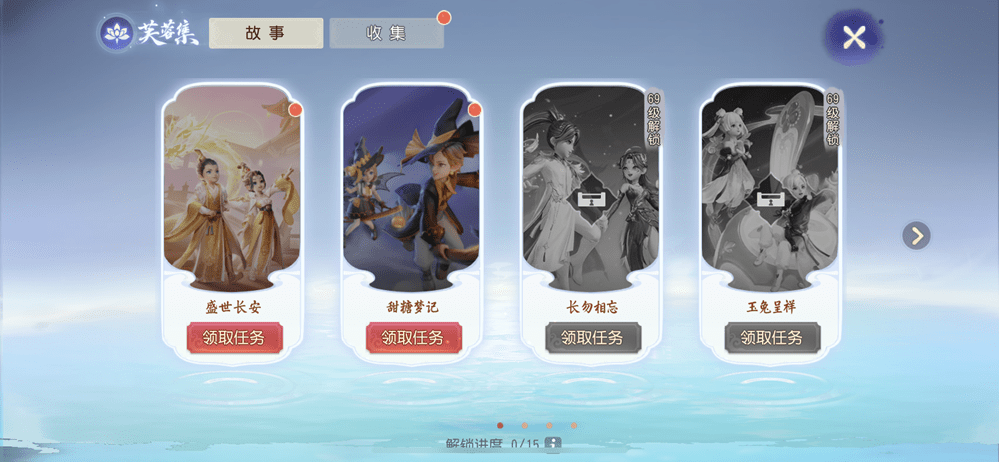Switch to the 故事 tab

[265, 33]
